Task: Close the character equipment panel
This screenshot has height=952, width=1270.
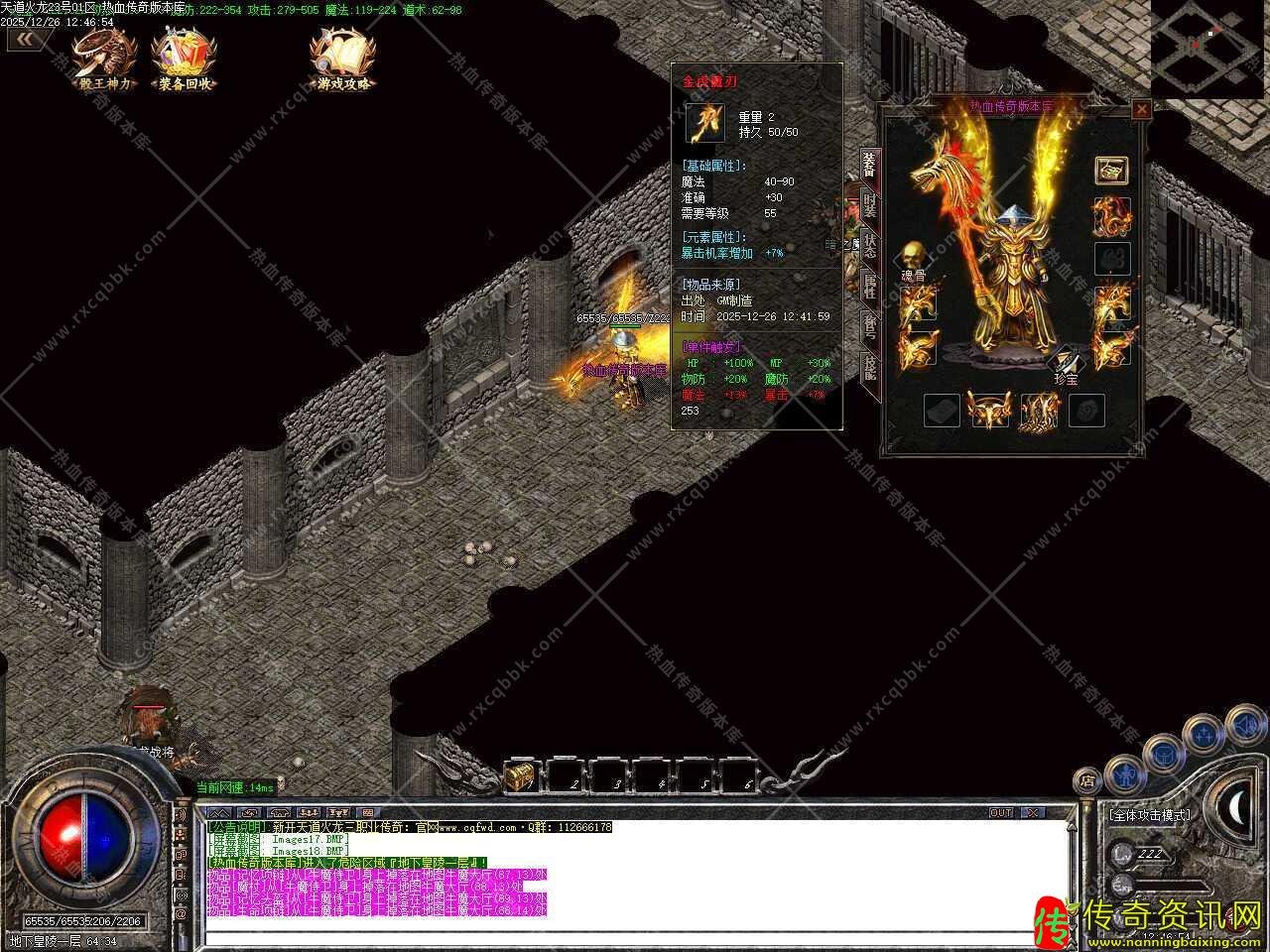Action: (x=1141, y=109)
